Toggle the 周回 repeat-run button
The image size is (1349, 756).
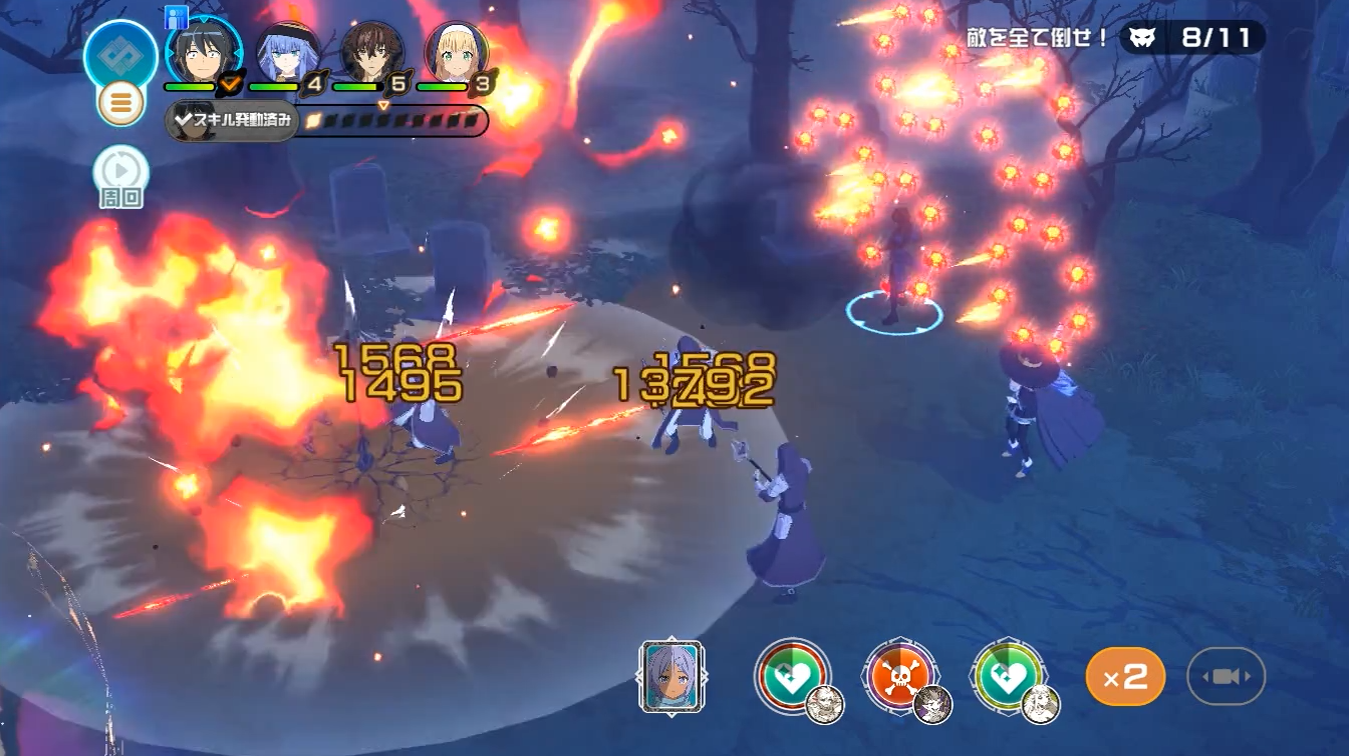pos(120,177)
